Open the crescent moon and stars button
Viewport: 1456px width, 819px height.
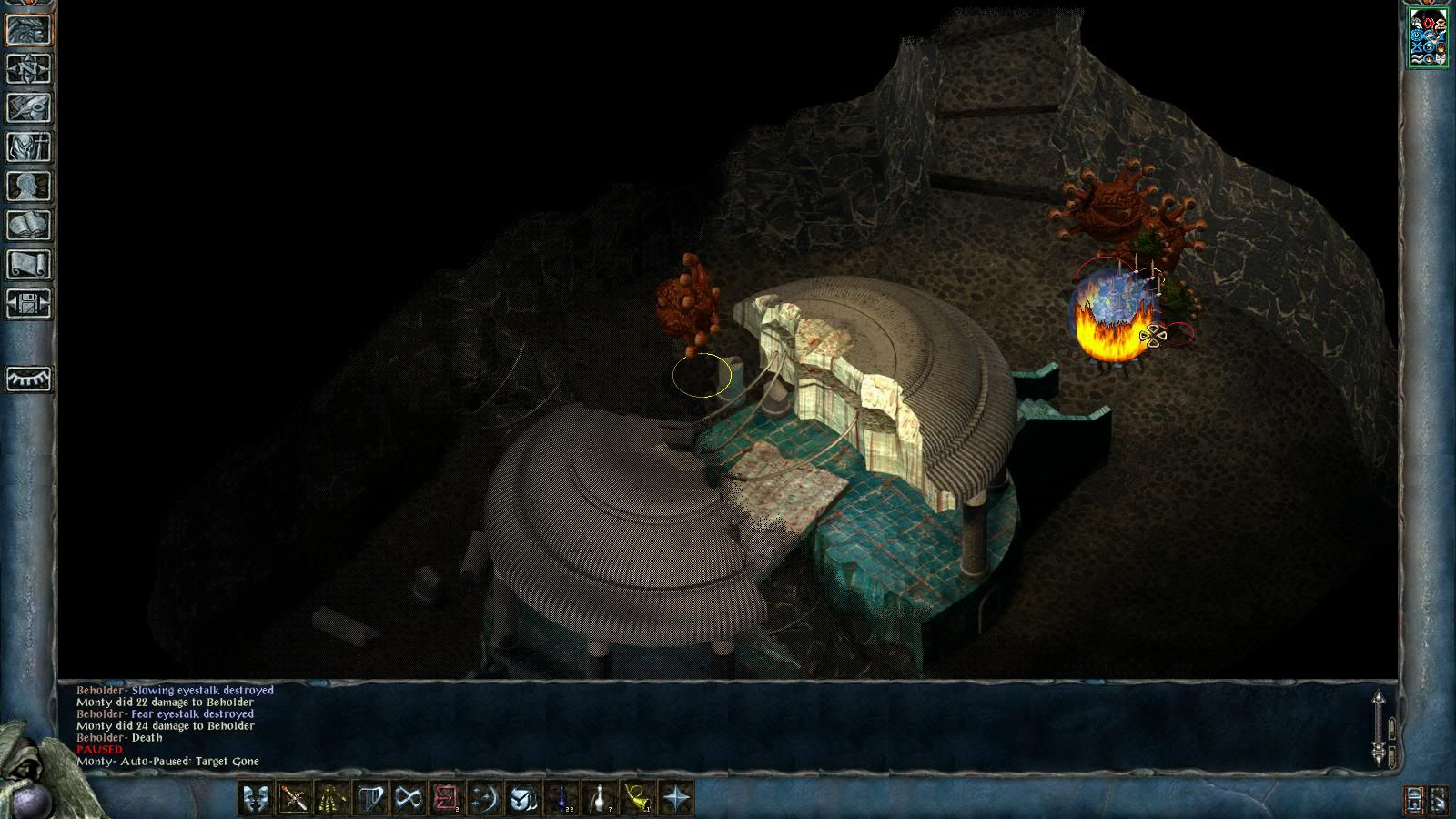(485, 798)
